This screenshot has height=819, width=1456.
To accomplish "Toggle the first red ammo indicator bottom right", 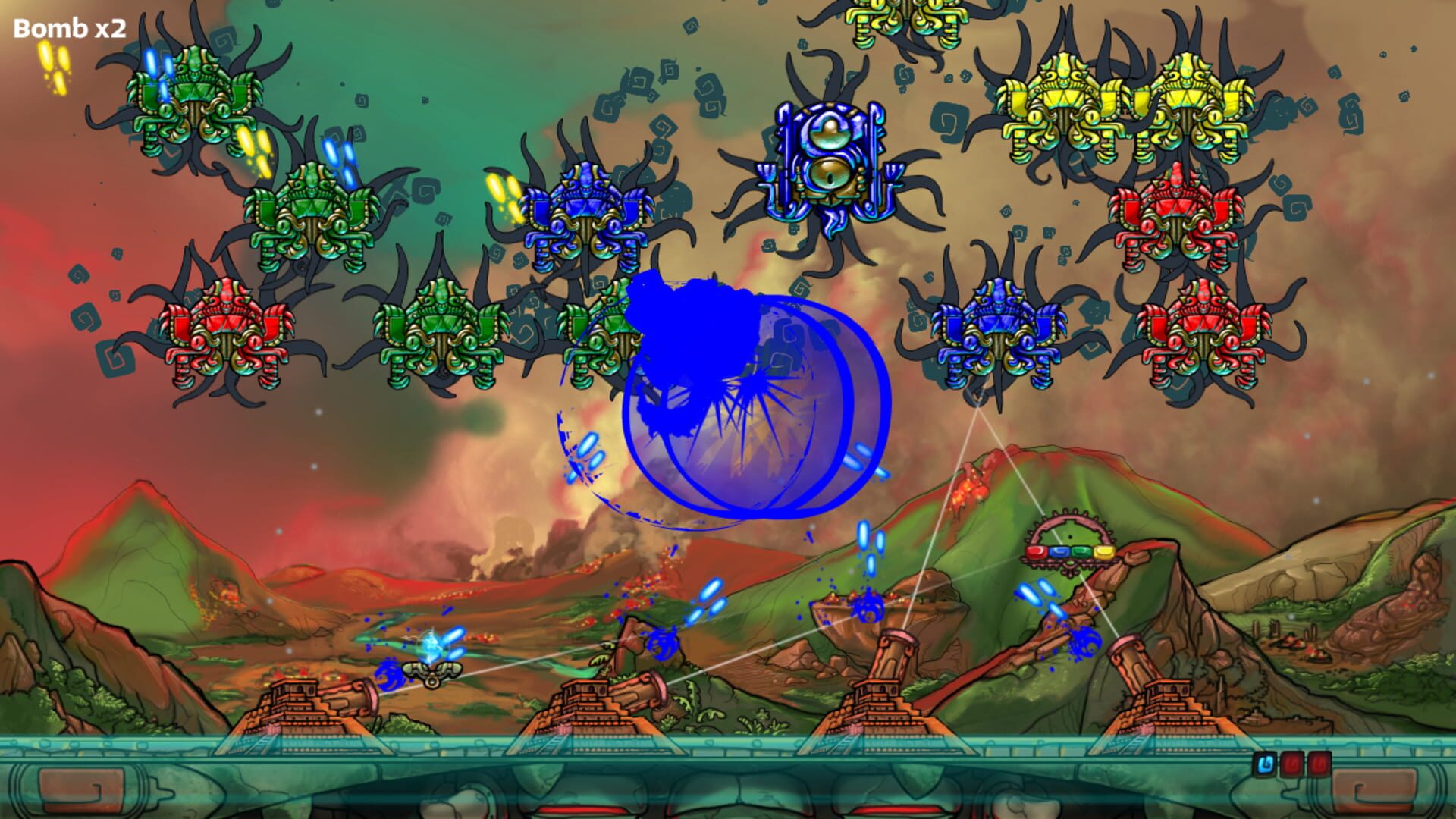I will [x=1291, y=762].
